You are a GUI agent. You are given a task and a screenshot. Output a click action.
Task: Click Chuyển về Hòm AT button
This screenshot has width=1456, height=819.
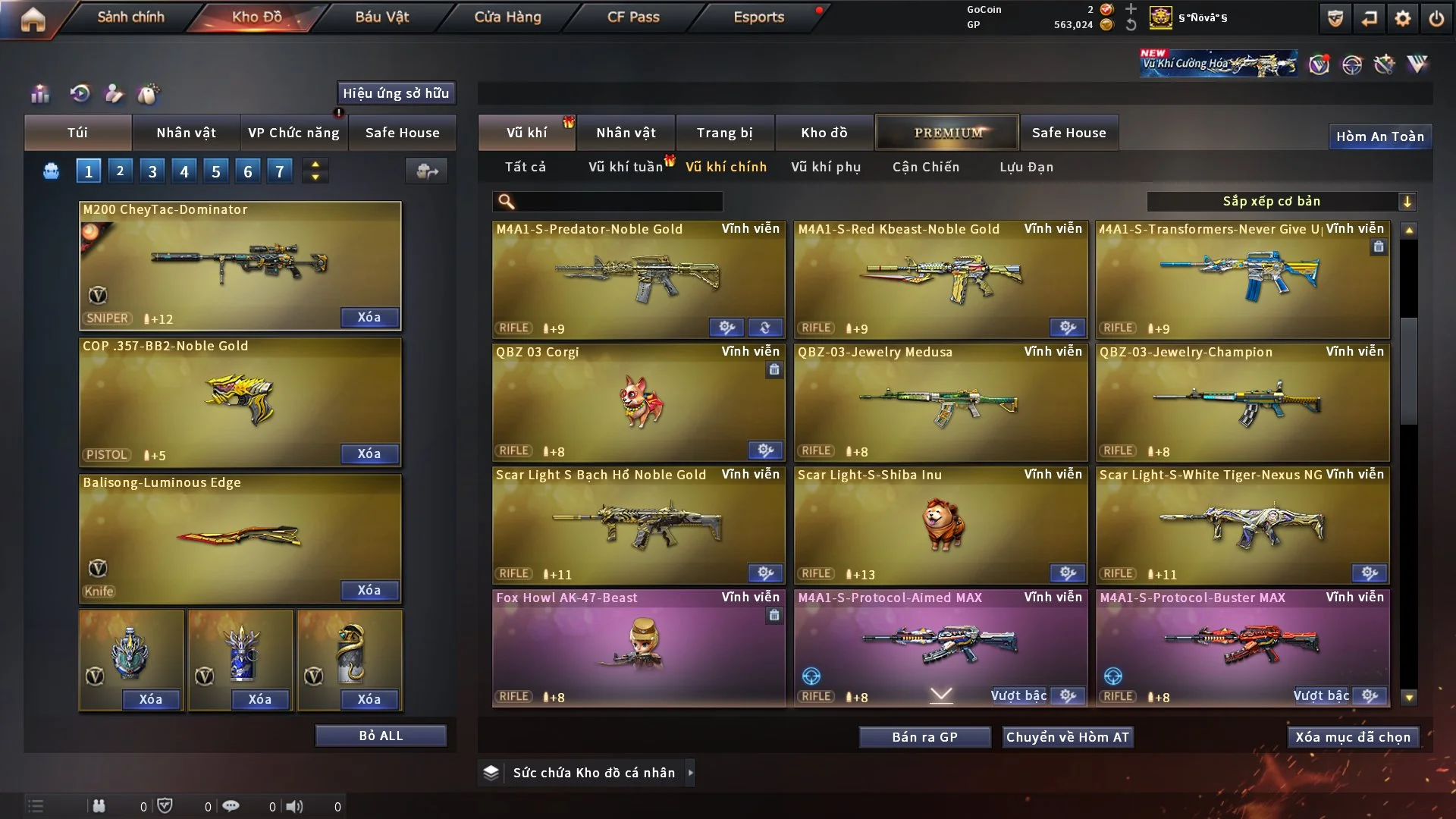coord(1068,737)
